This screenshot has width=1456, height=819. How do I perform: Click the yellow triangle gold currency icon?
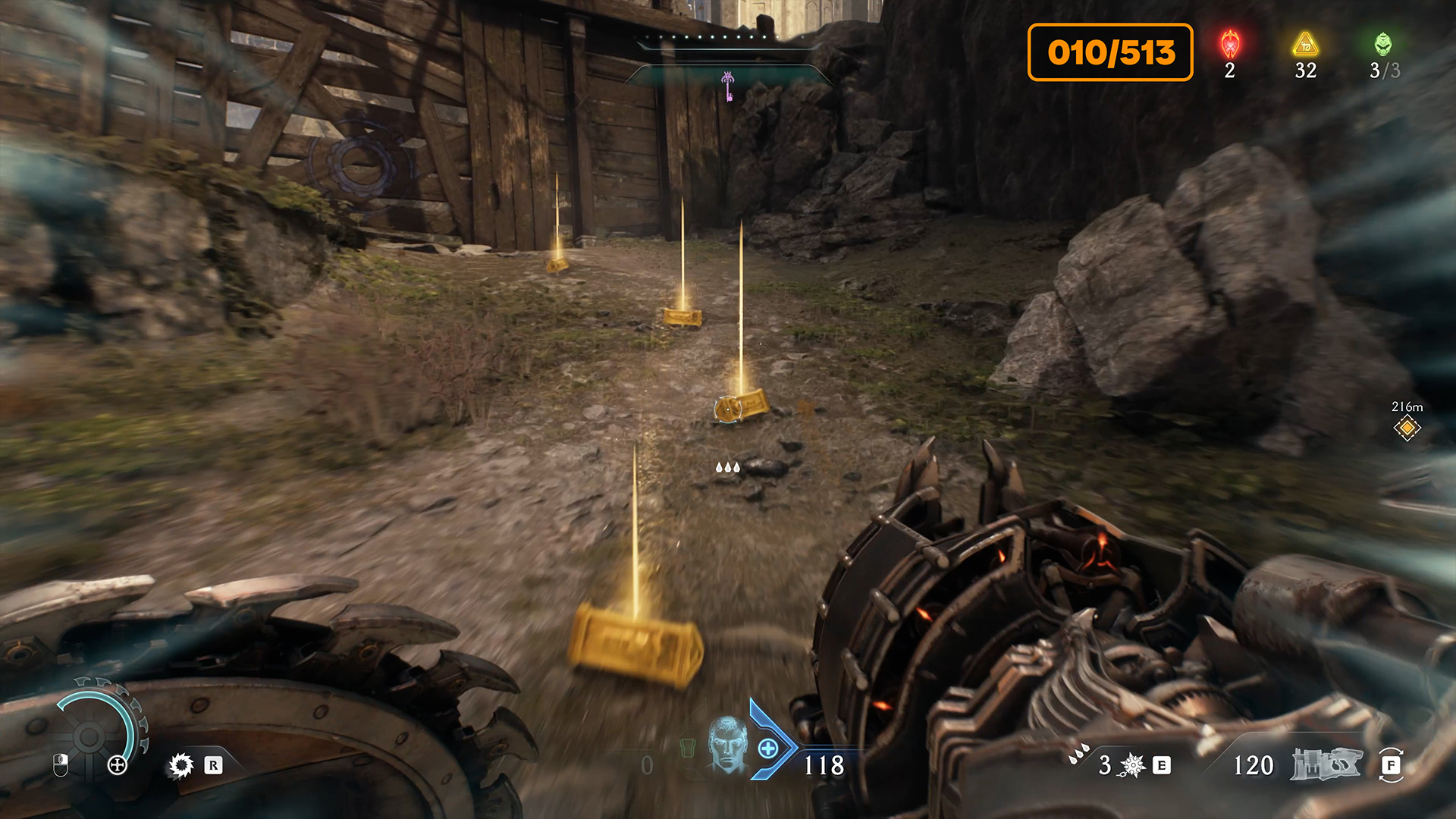(1305, 45)
